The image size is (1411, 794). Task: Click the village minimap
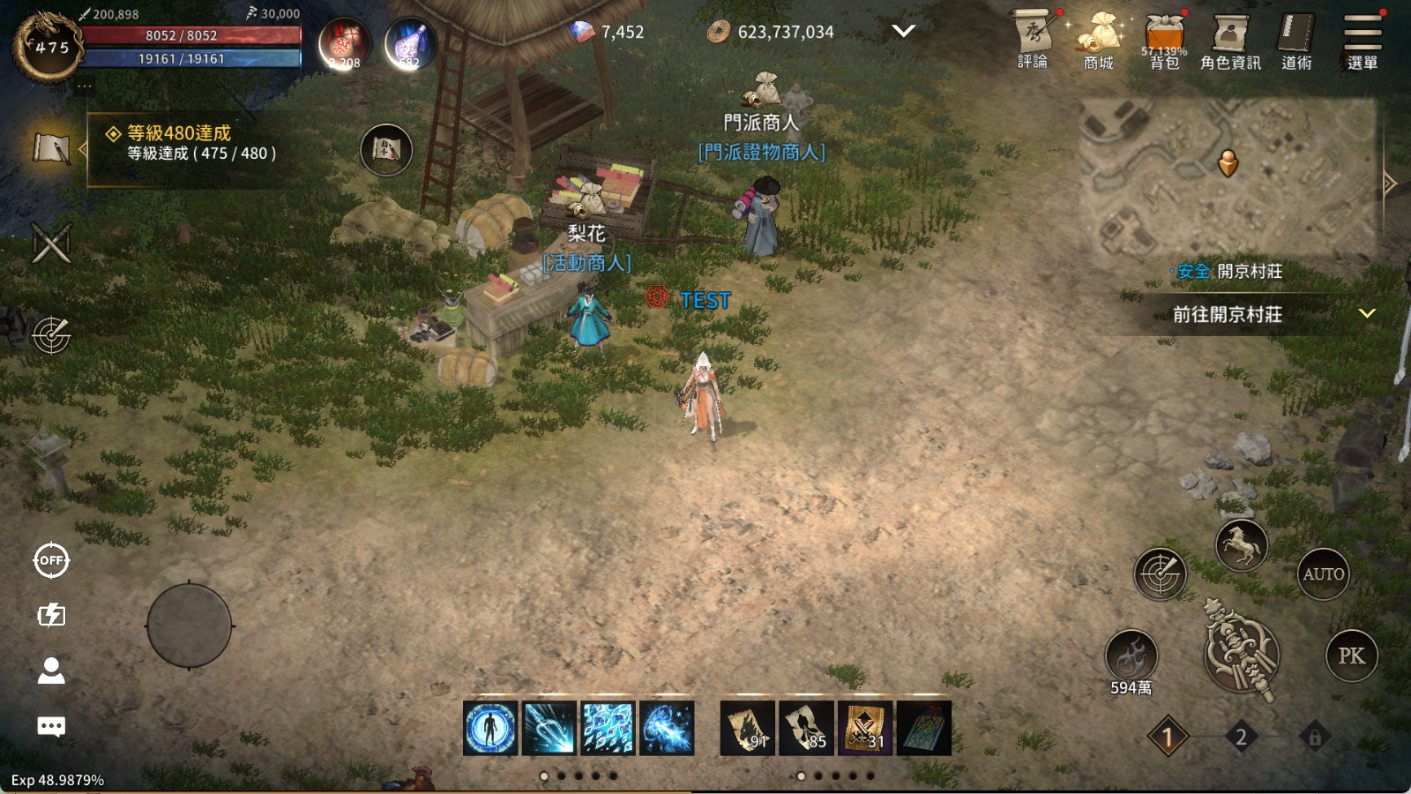click(x=1228, y=182)
